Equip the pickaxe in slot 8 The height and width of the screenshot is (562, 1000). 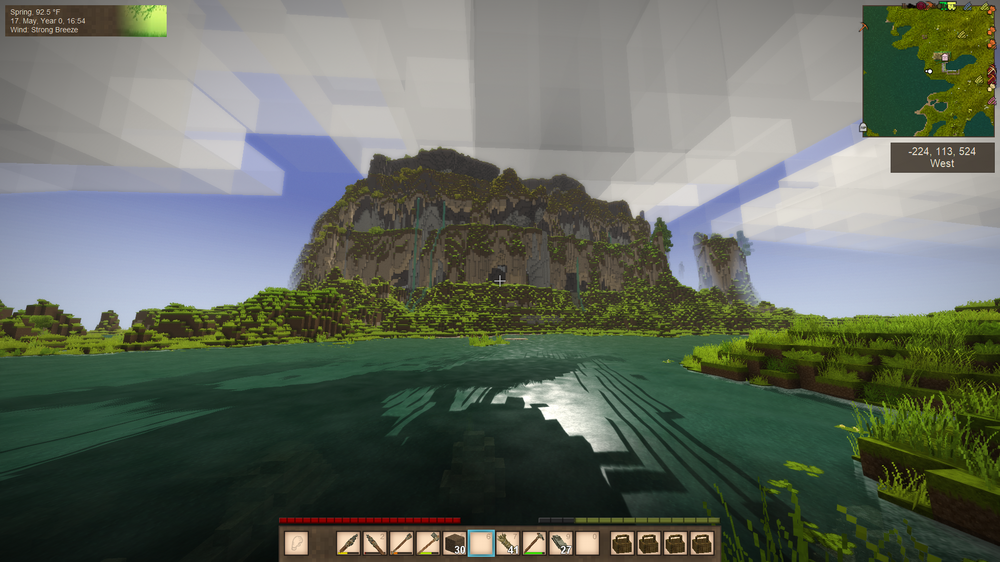pyautogui.click(x=534, y=543)
